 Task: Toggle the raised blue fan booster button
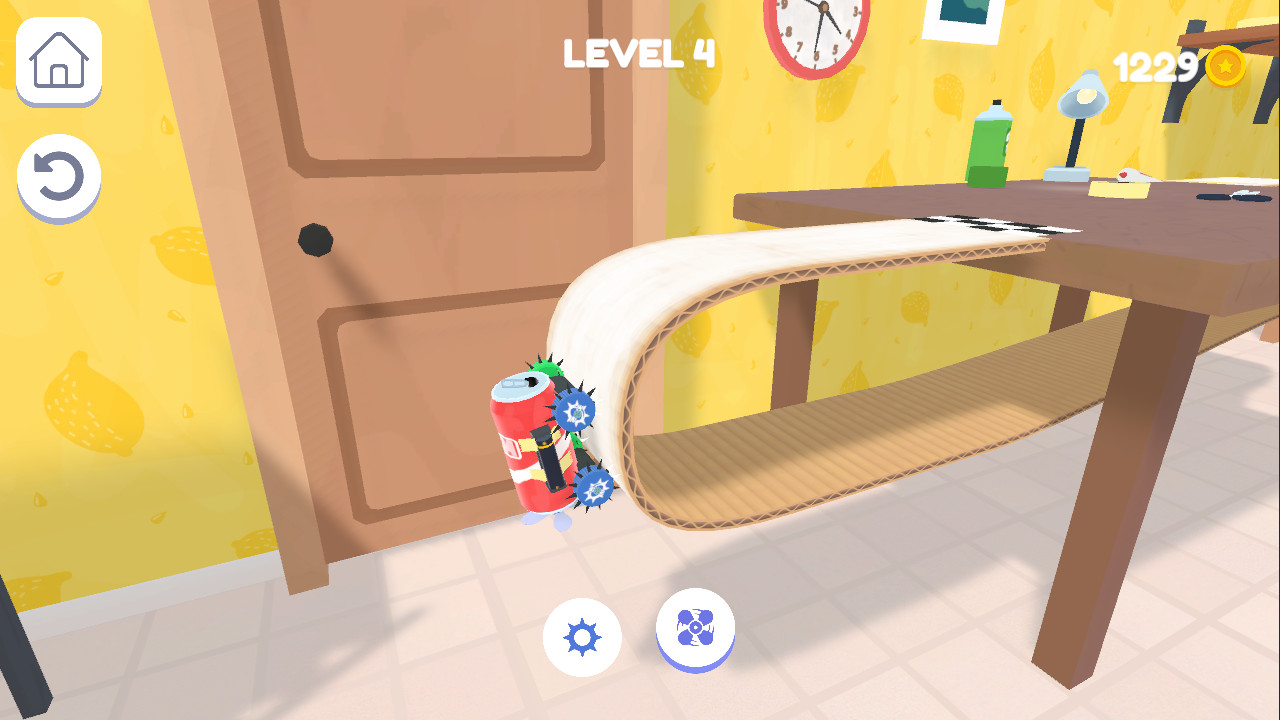[696, 630]
